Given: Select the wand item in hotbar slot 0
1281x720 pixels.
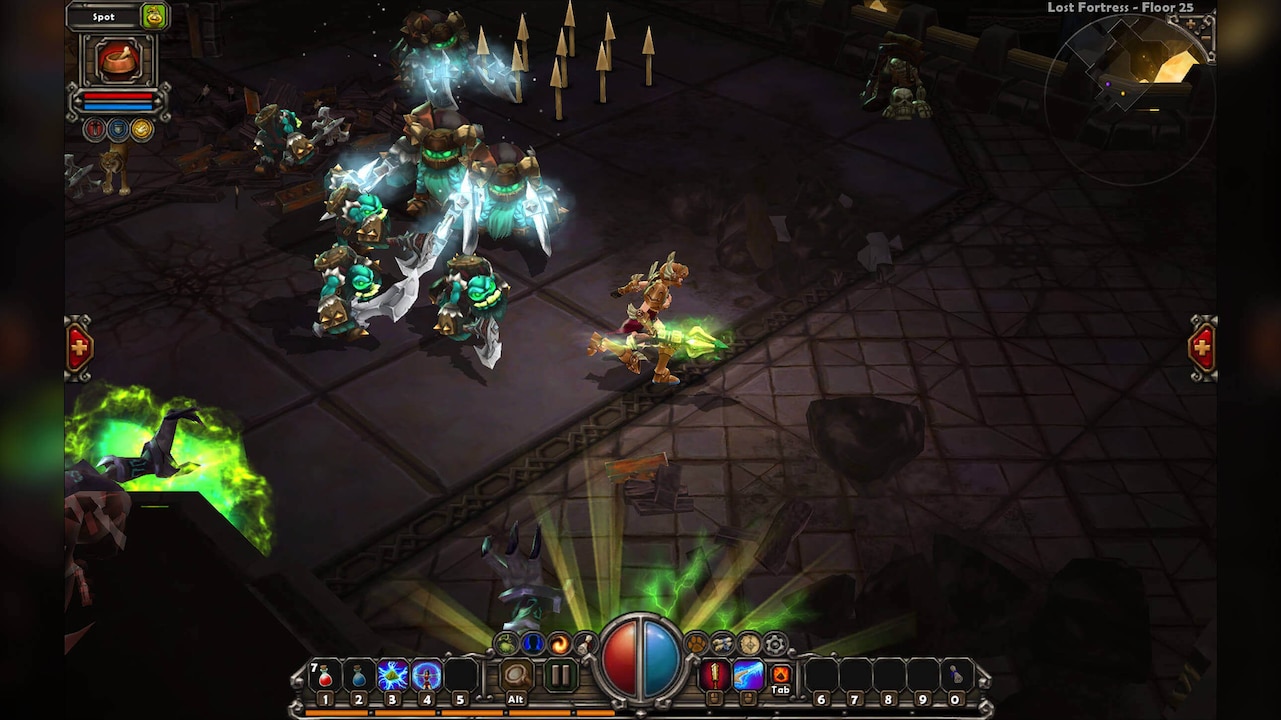Looking at the screenshot, I should tap(957, 673).
